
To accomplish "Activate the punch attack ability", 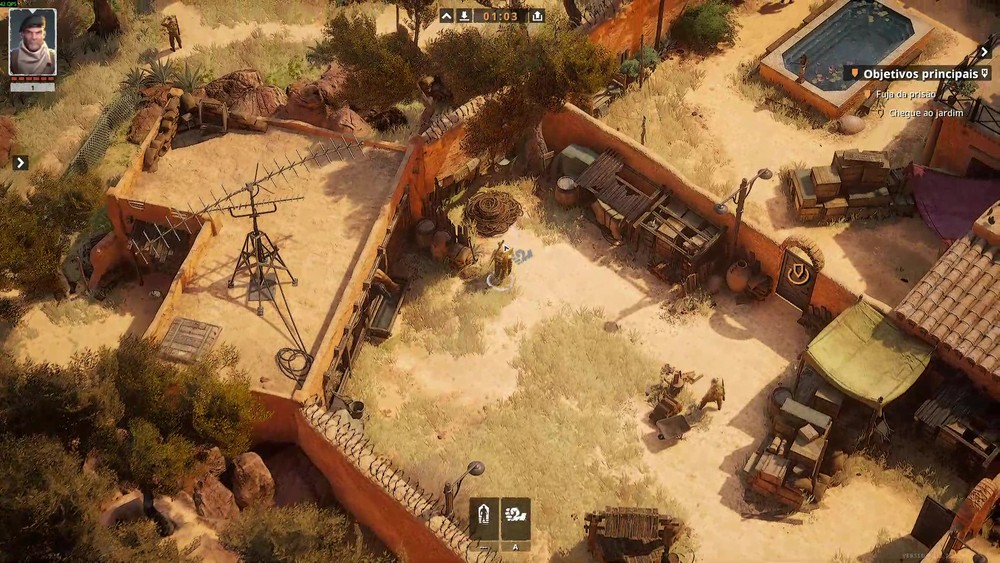I will (x=516, y=518).
